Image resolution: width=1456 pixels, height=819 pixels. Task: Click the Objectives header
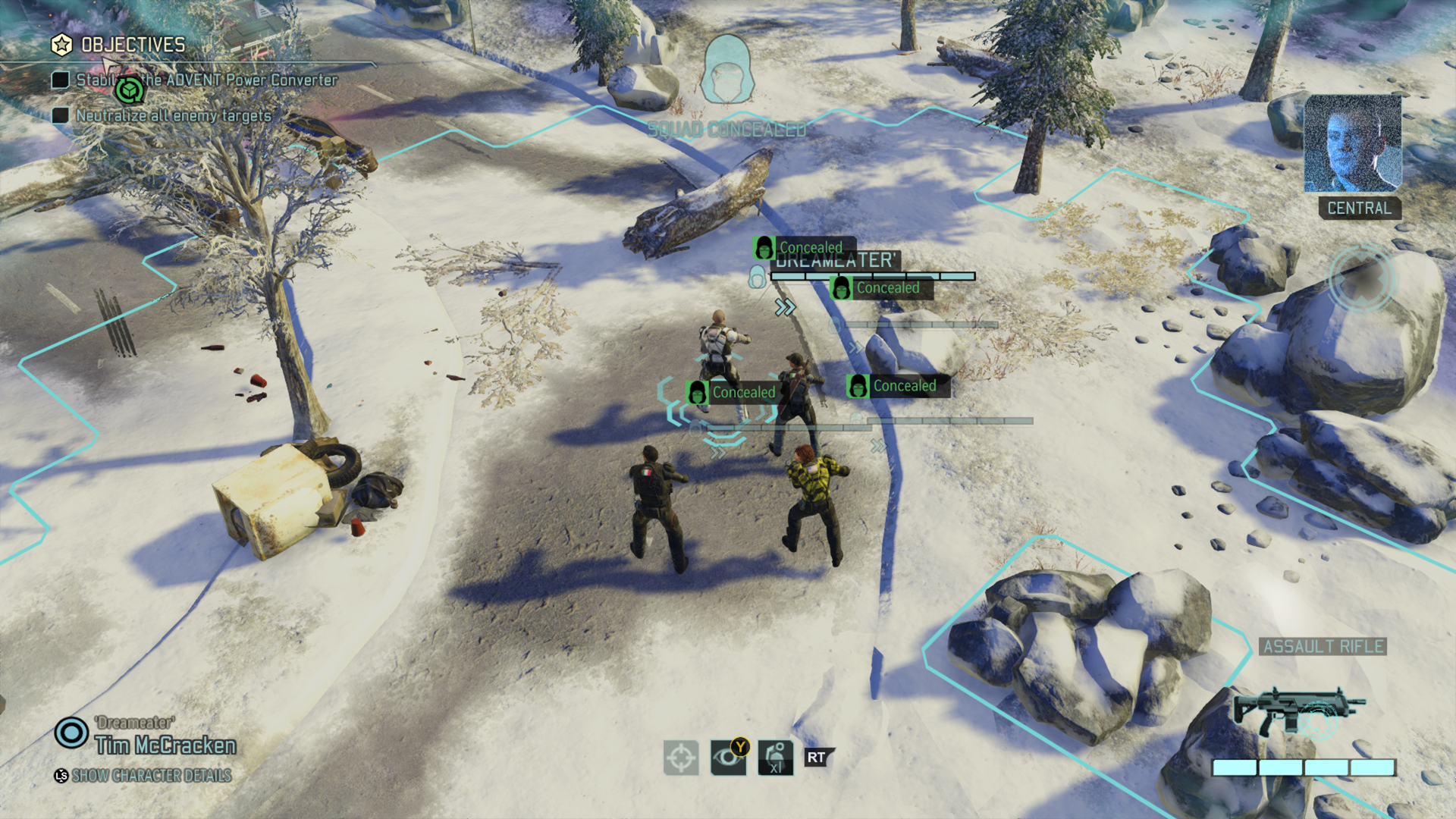pos(133,45)
